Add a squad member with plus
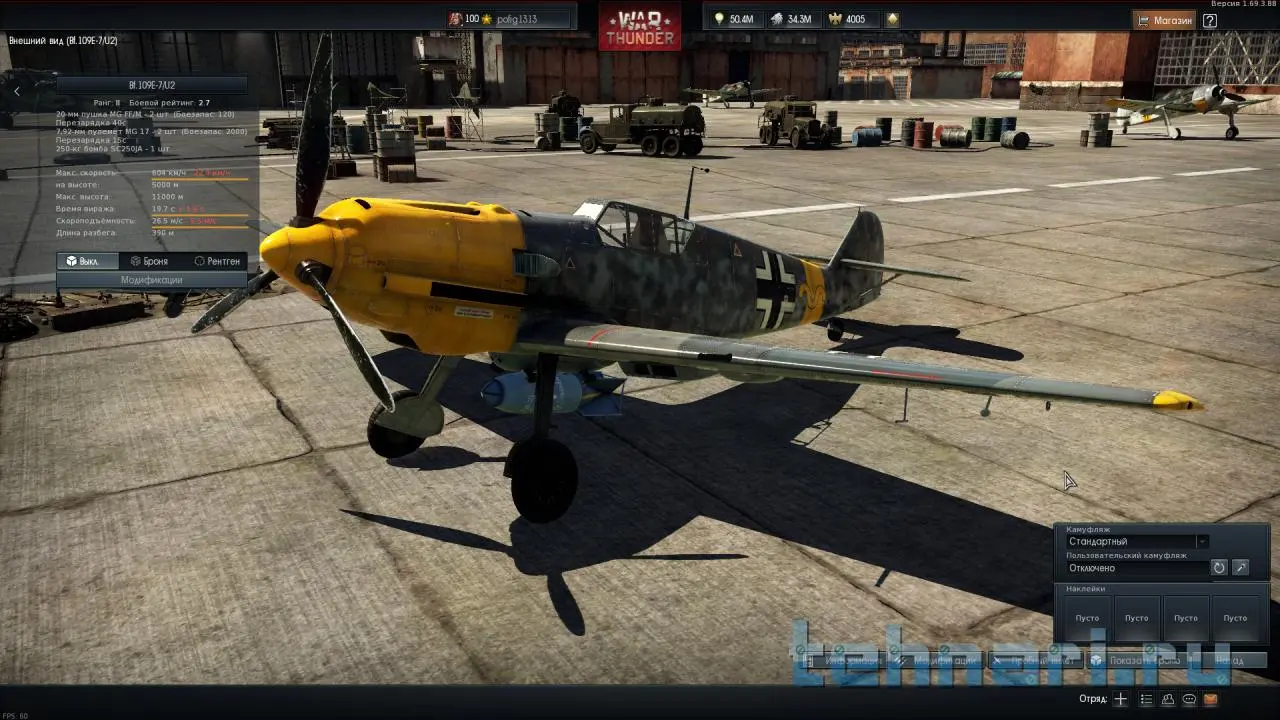1280x720 pixels. pyautogui.click(x=1121, y=699)
